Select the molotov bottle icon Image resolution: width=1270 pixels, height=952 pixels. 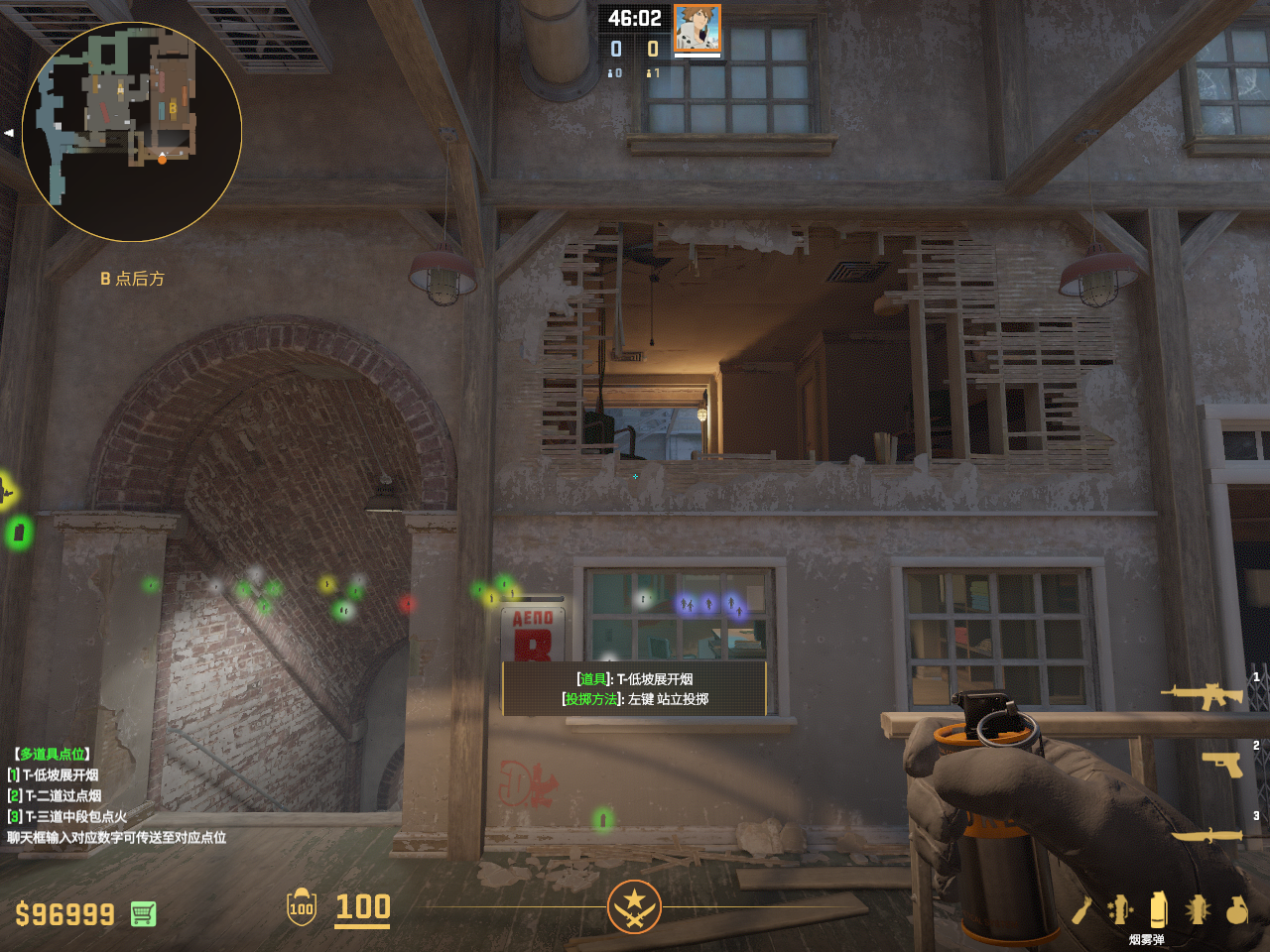[x=1081, y=909]
